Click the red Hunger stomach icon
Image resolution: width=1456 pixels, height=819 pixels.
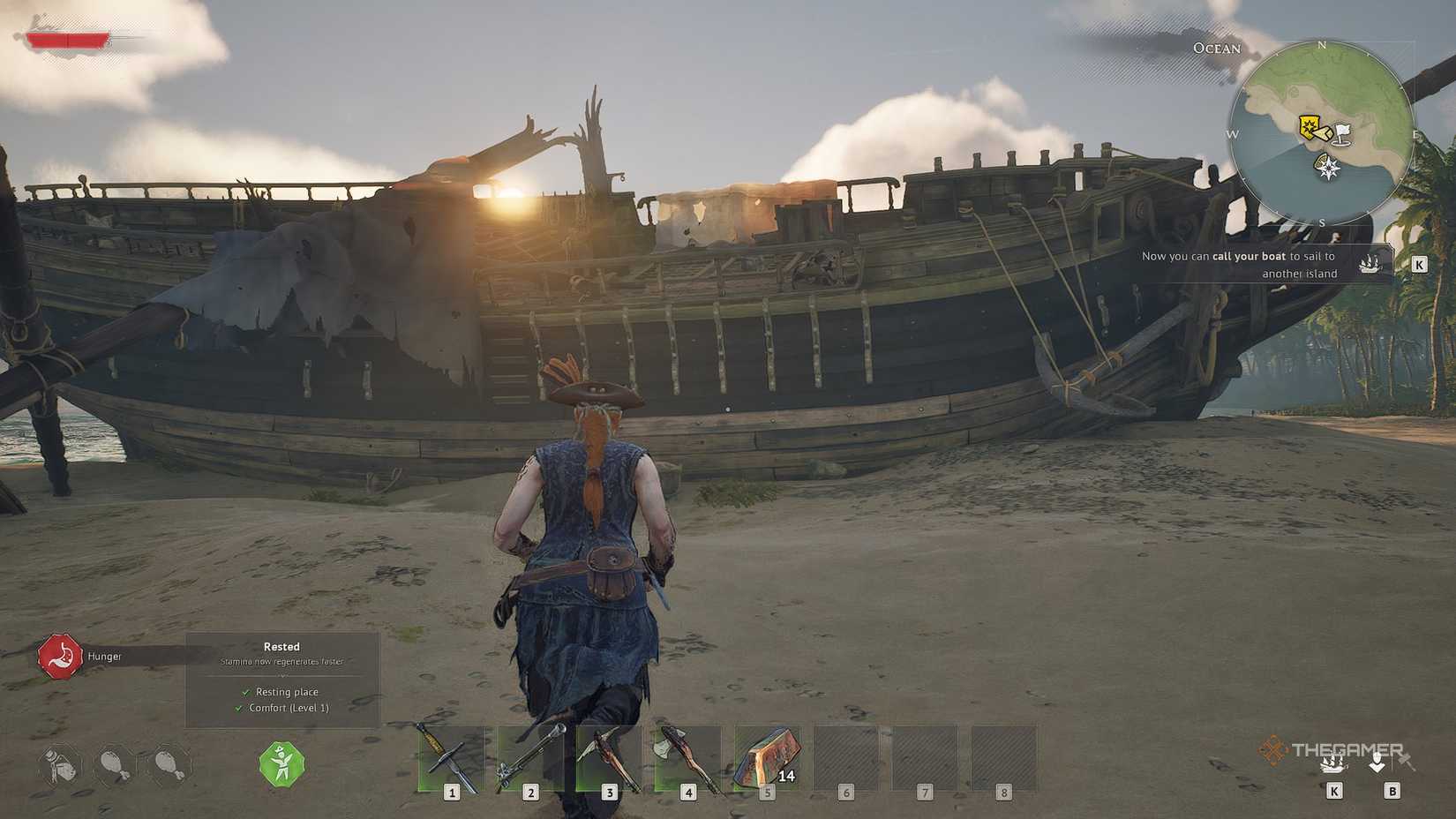click(60, 656)
